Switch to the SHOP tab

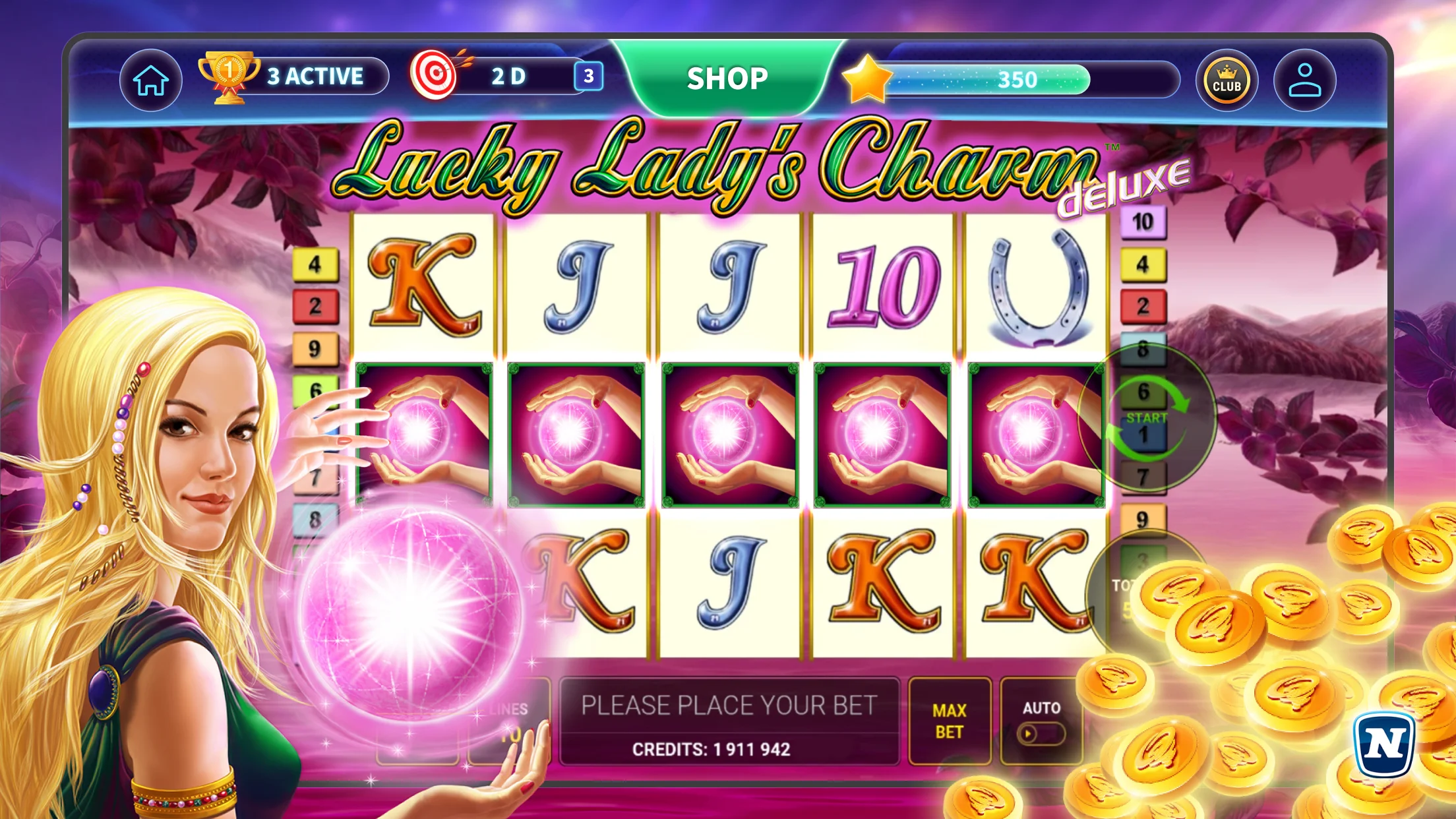726,78
